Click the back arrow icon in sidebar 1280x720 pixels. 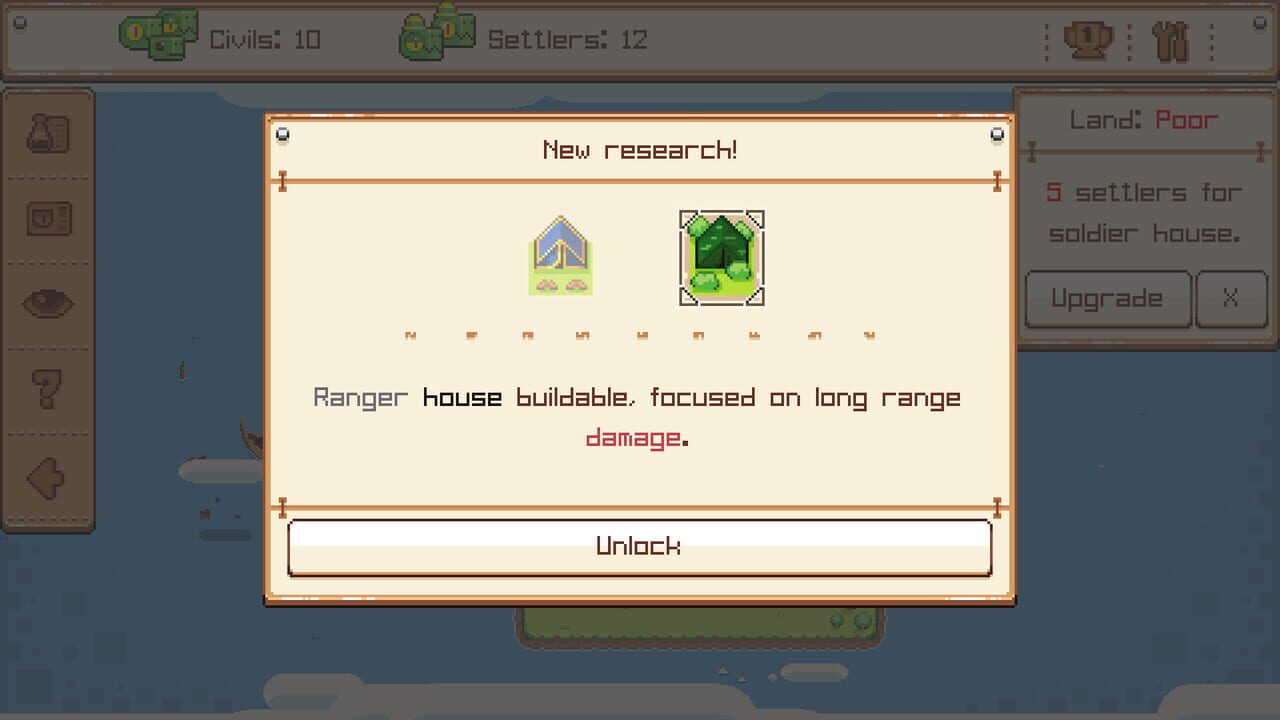48,478
